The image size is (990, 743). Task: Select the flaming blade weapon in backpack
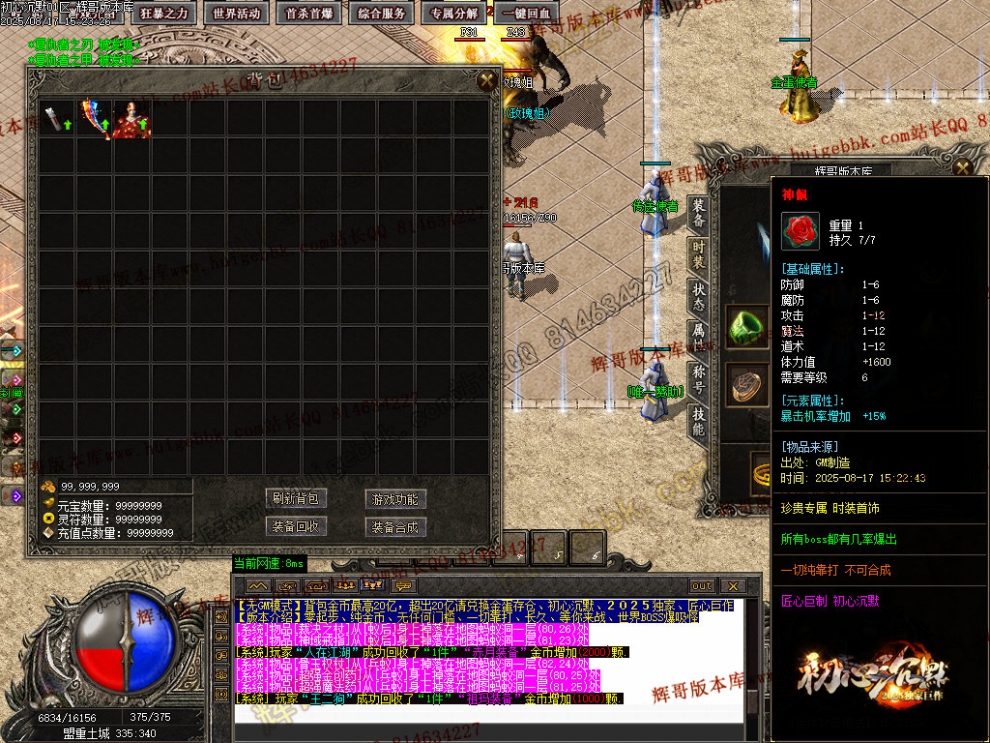(95, 118)
